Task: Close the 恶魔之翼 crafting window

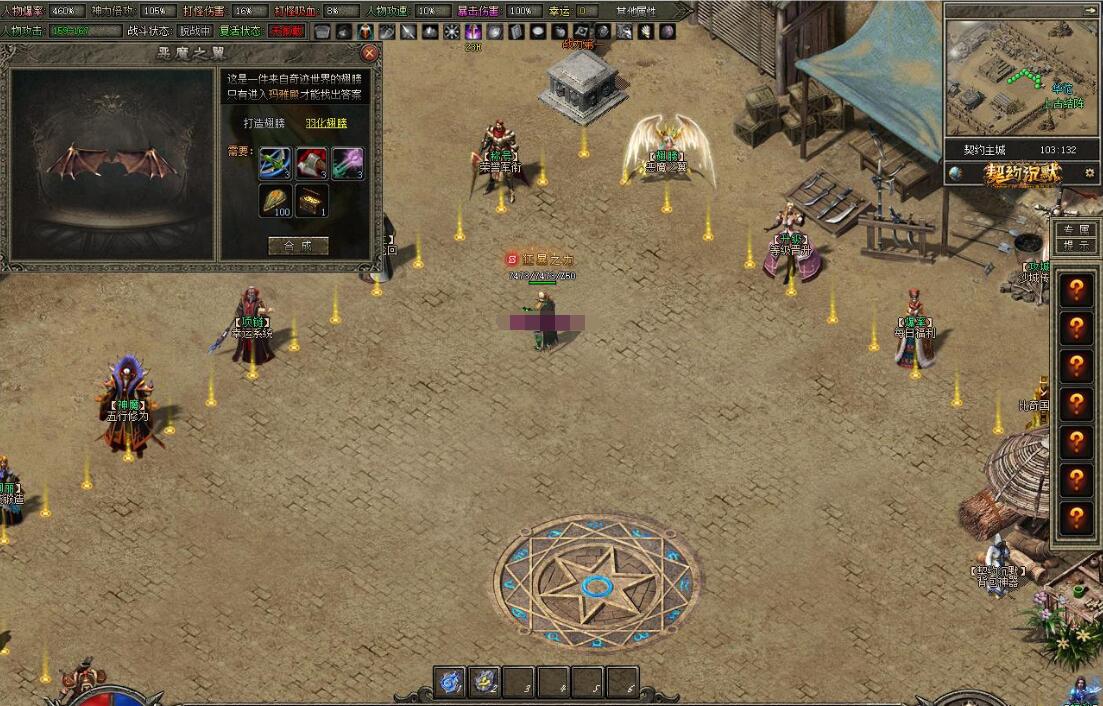Action: 369,53
